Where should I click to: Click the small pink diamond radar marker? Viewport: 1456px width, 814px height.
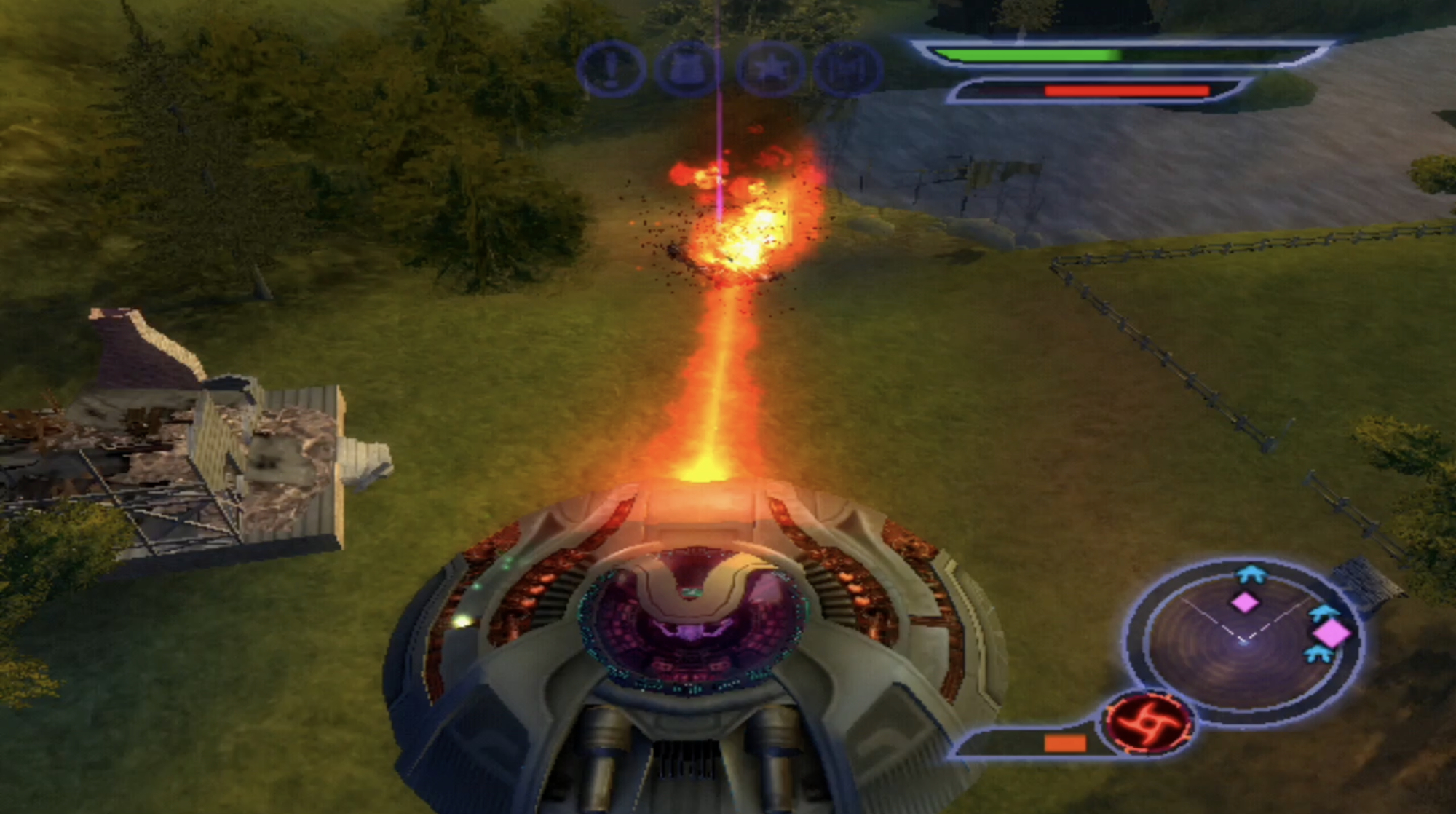pos(1244,602)
